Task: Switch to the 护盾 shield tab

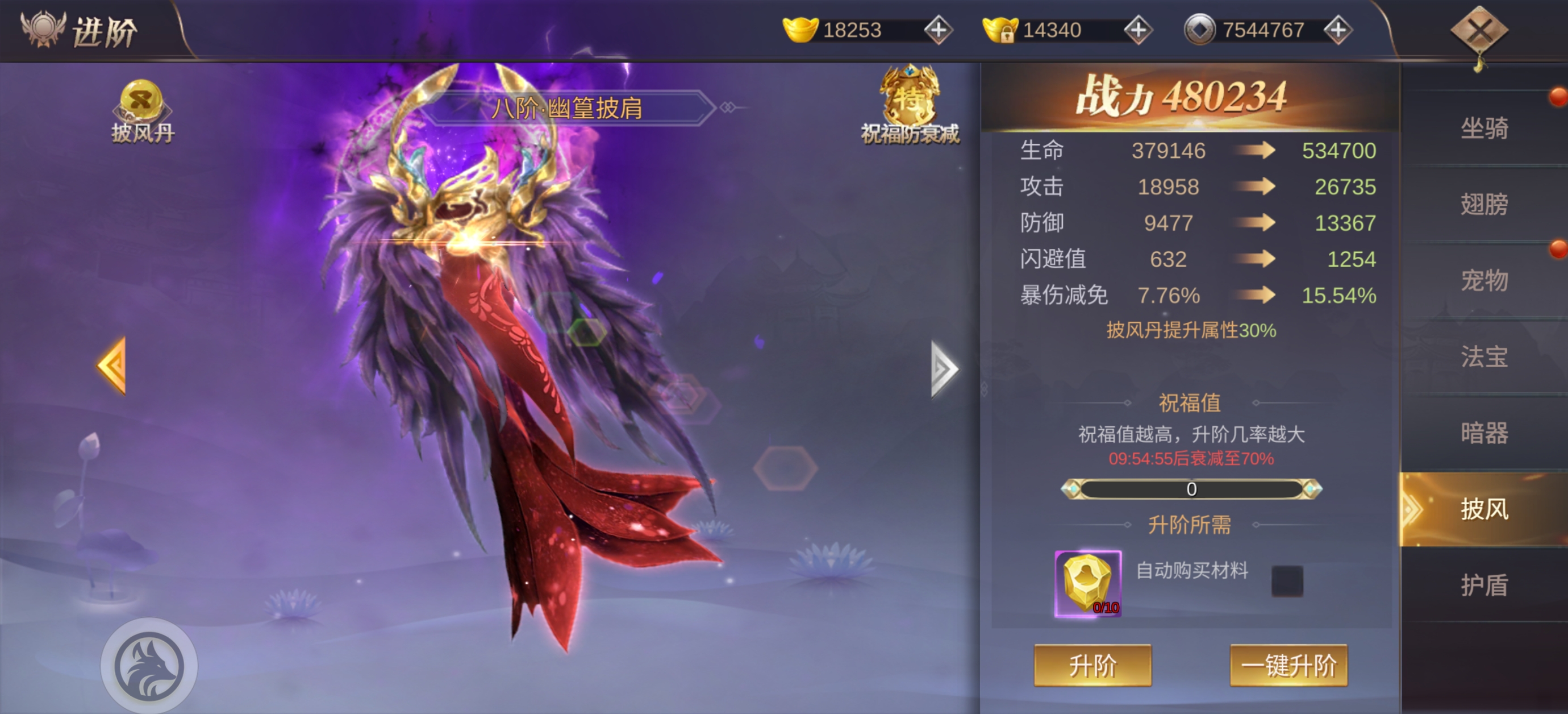Action: pyautogui.click(x=1484, y=585)
